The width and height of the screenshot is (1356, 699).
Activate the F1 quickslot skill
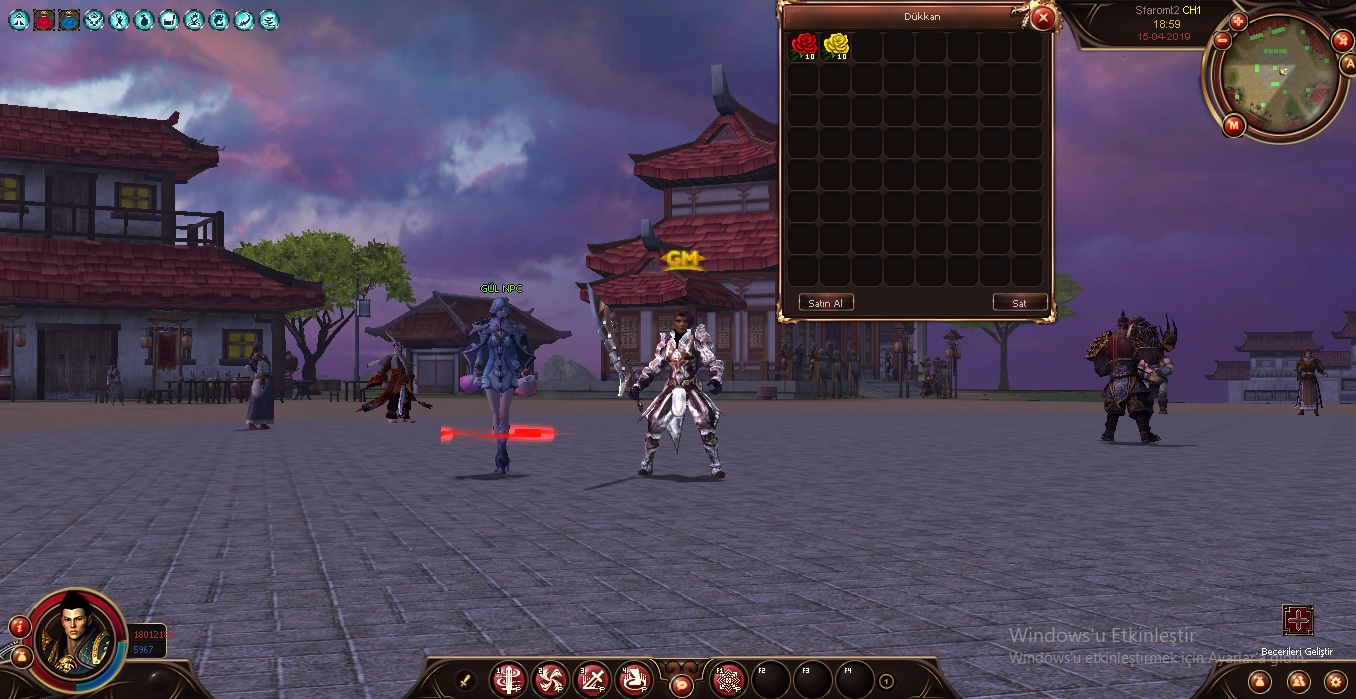click(728, 680)
